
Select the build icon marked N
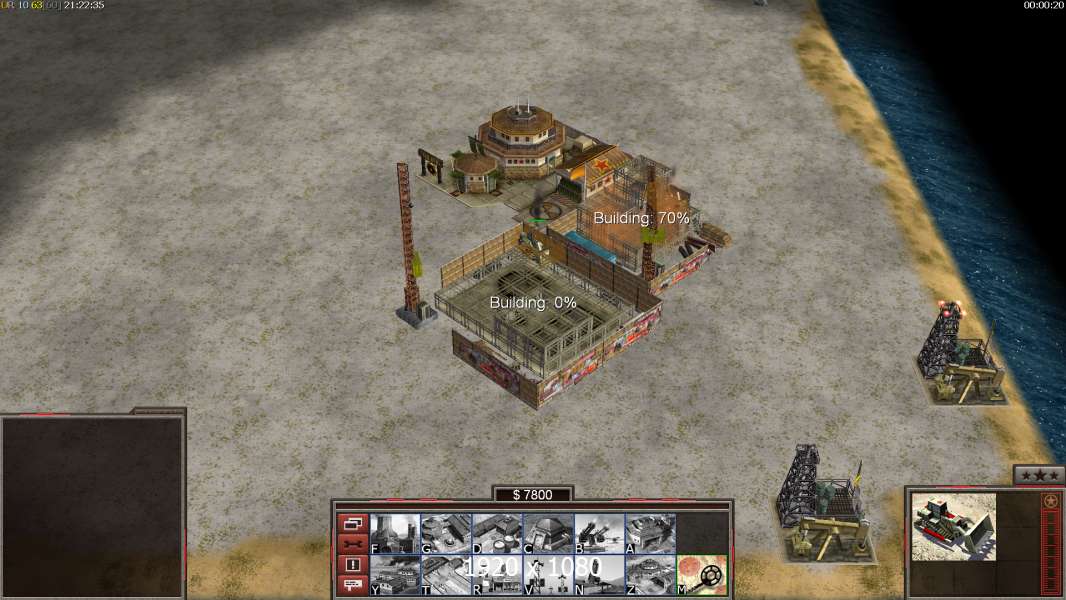coord(599,575)
